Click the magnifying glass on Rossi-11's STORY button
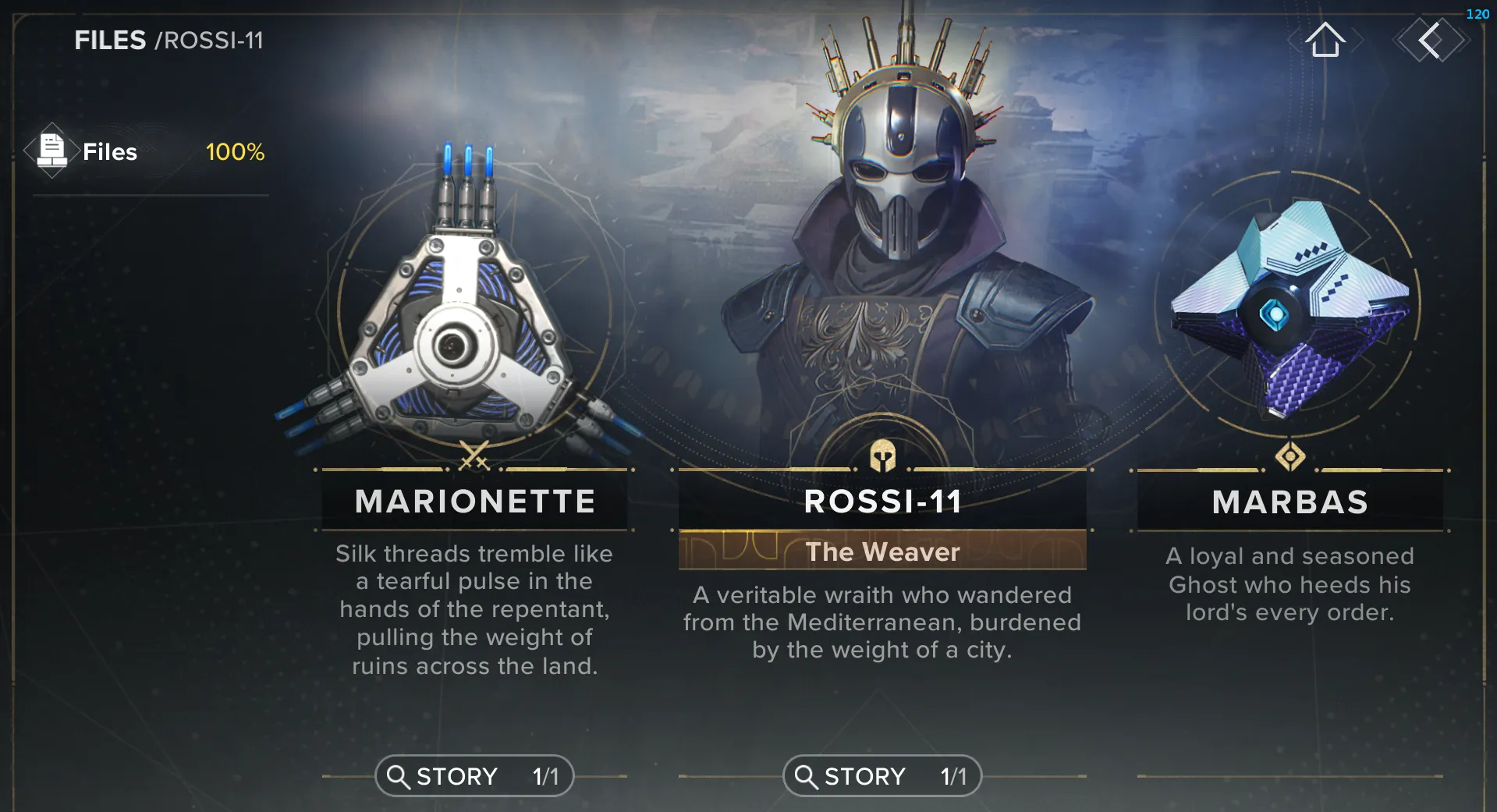 point(807,776)
